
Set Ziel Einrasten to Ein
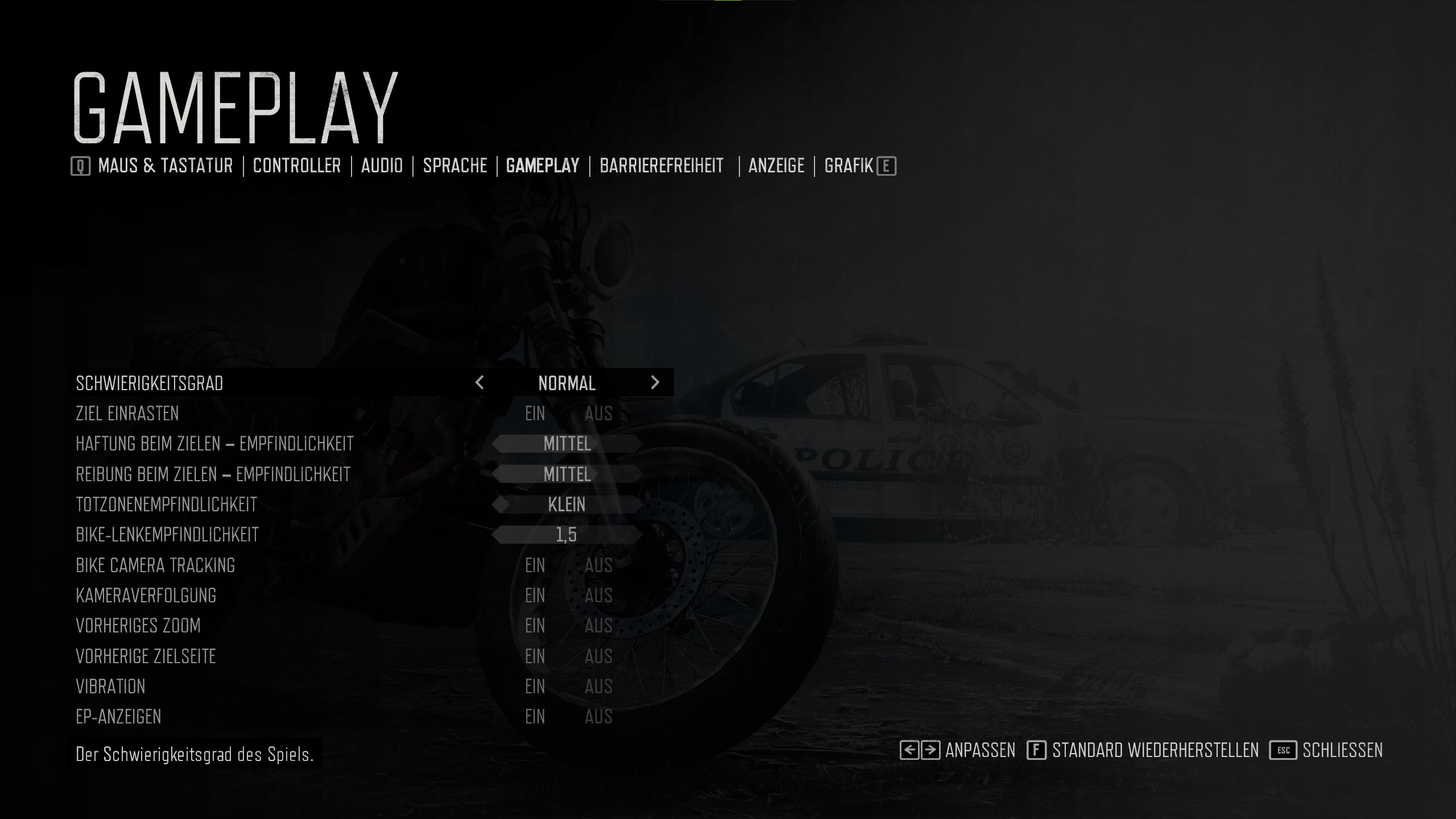[x=535, y=413]
